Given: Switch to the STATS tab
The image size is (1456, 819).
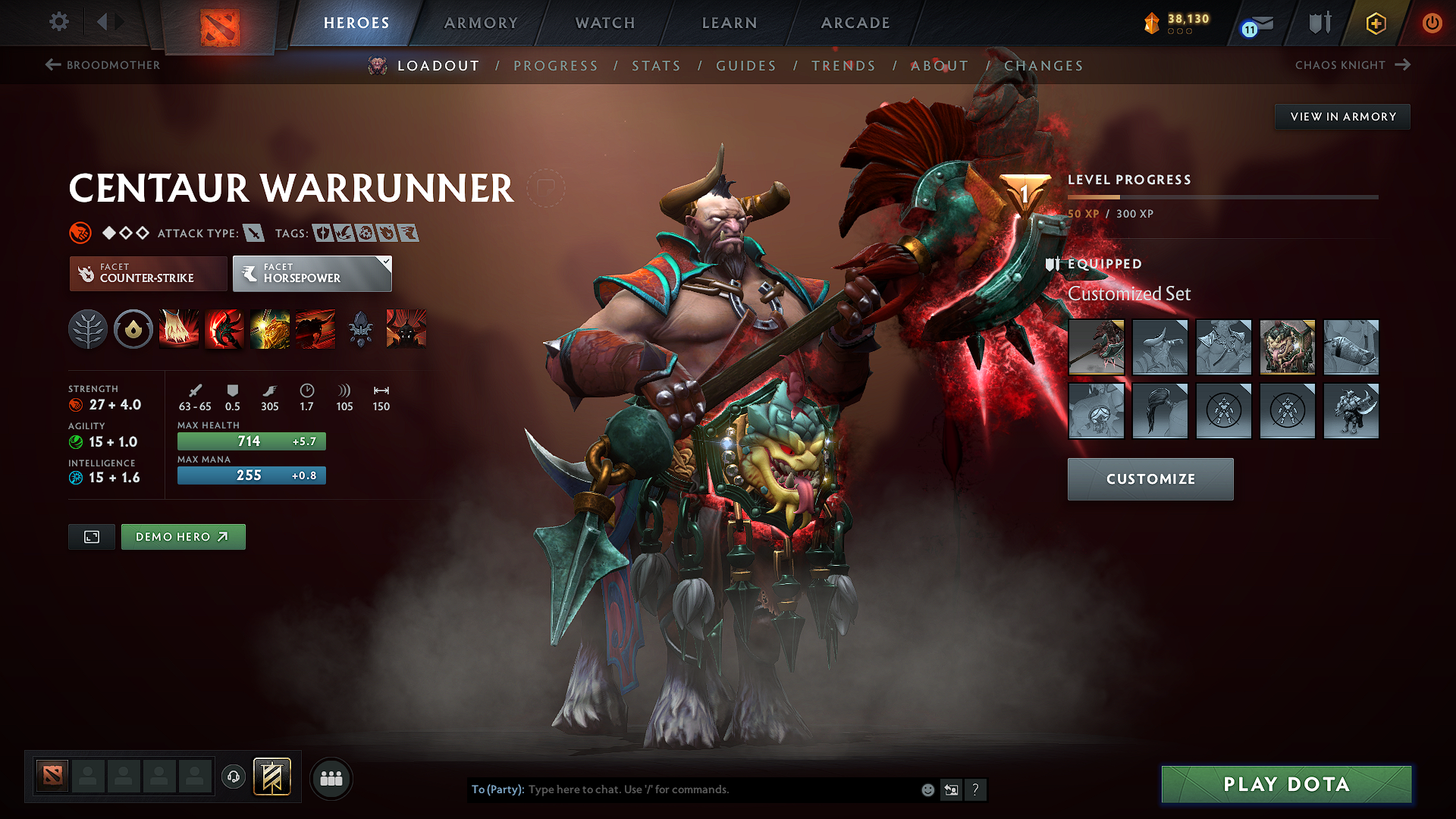Looking at the screenshot, I should click(657, 65).
